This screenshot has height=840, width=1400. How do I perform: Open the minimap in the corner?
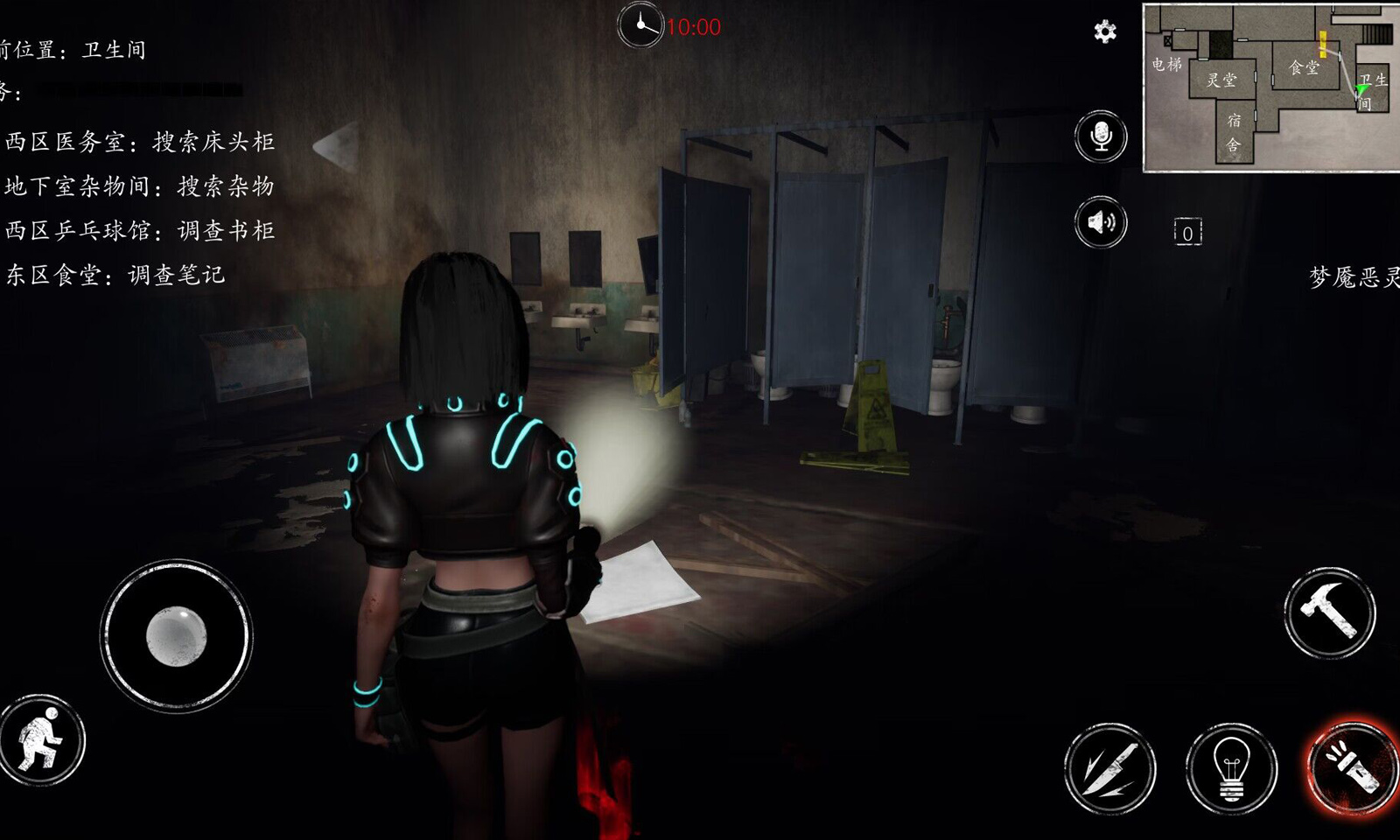tap(1270, 87)
